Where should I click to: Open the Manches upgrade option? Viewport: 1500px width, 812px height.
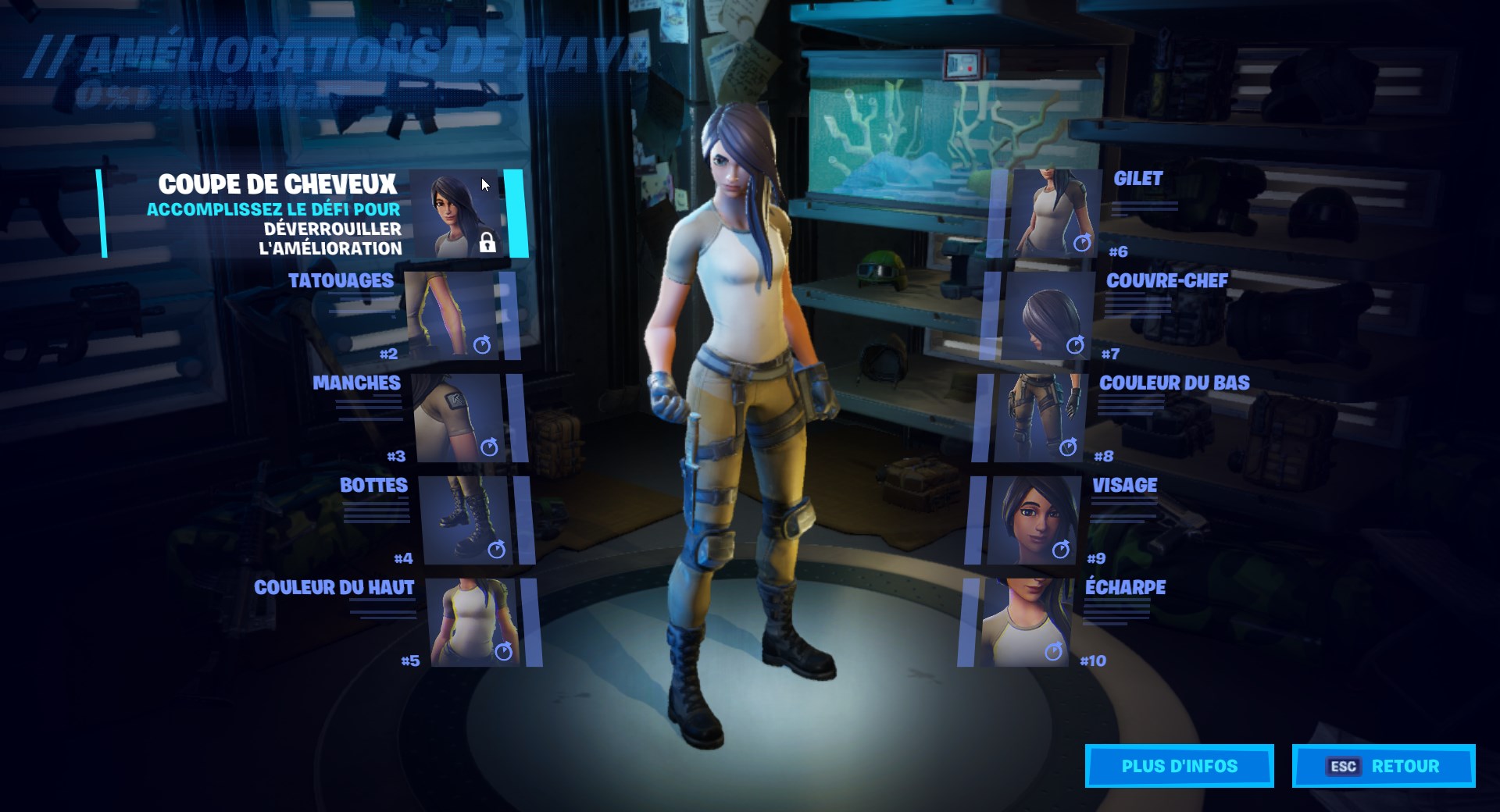[x=459, y=418]
